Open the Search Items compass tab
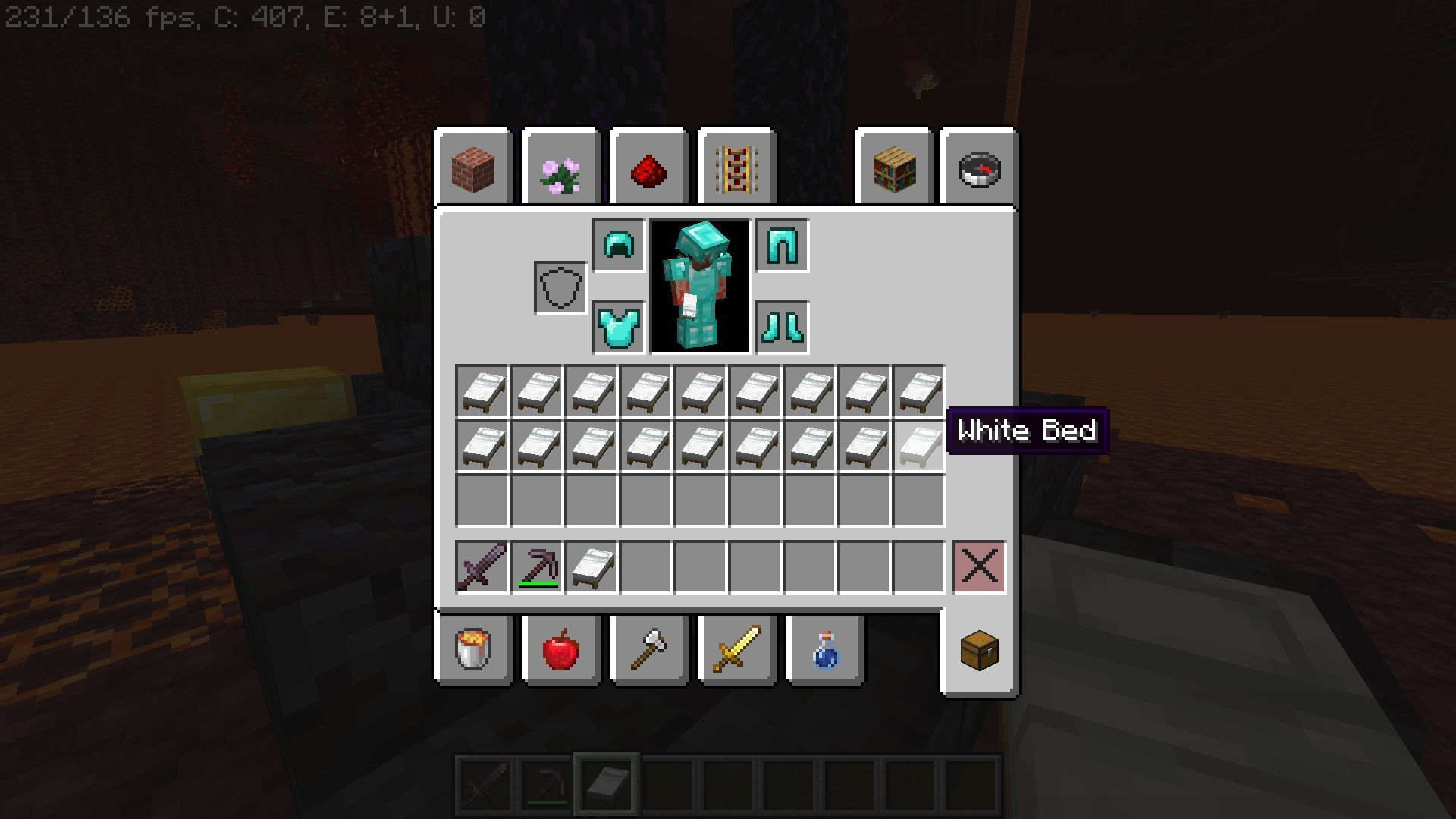Viewport: 1456px width, 819px height. (979, 168)
